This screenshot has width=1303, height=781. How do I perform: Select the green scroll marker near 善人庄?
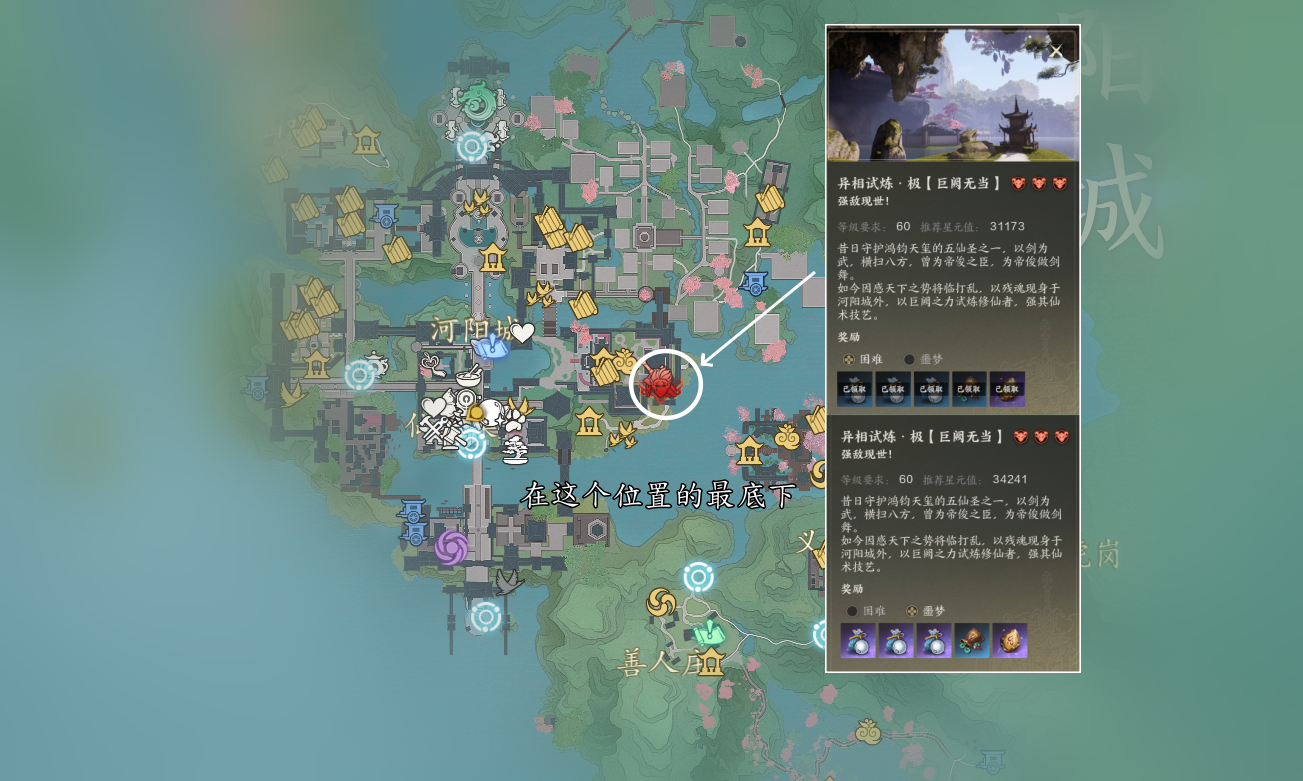click(x=708, y=632)
